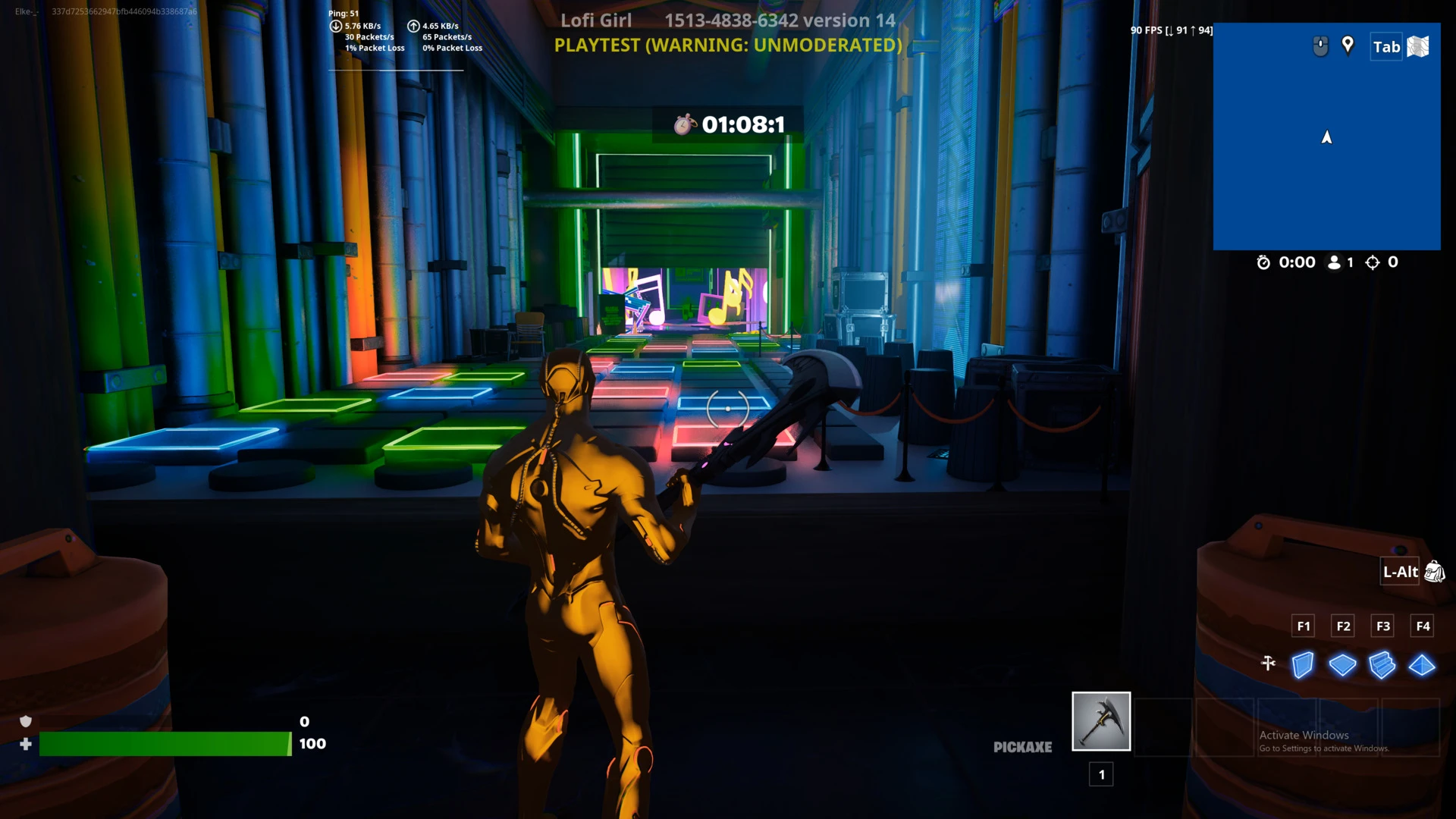Screen dimensions: 1456x819
Task: Select the floor building piece
Action: point(1342,665)
